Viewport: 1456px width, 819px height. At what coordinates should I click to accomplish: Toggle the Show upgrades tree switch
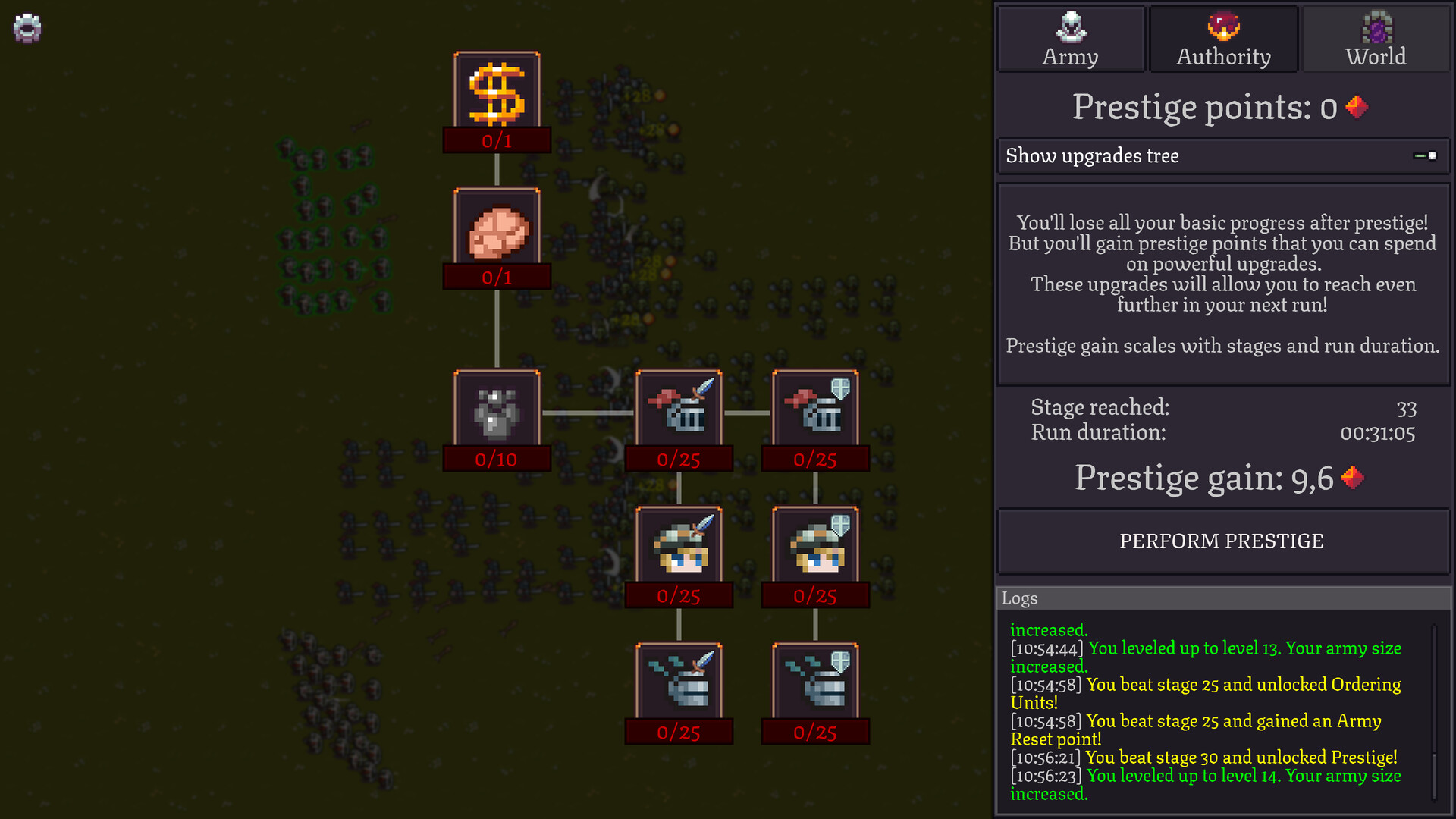tap(1423, 156)
